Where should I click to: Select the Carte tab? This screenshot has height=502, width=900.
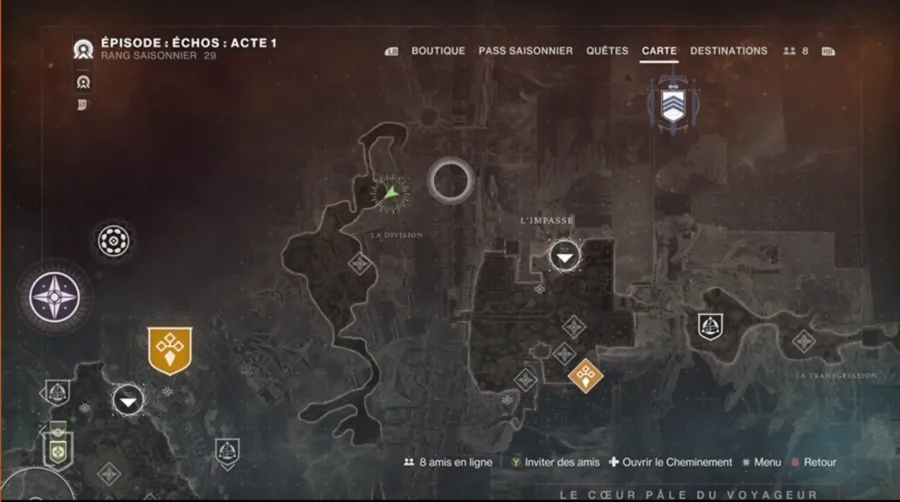(659, 51)
